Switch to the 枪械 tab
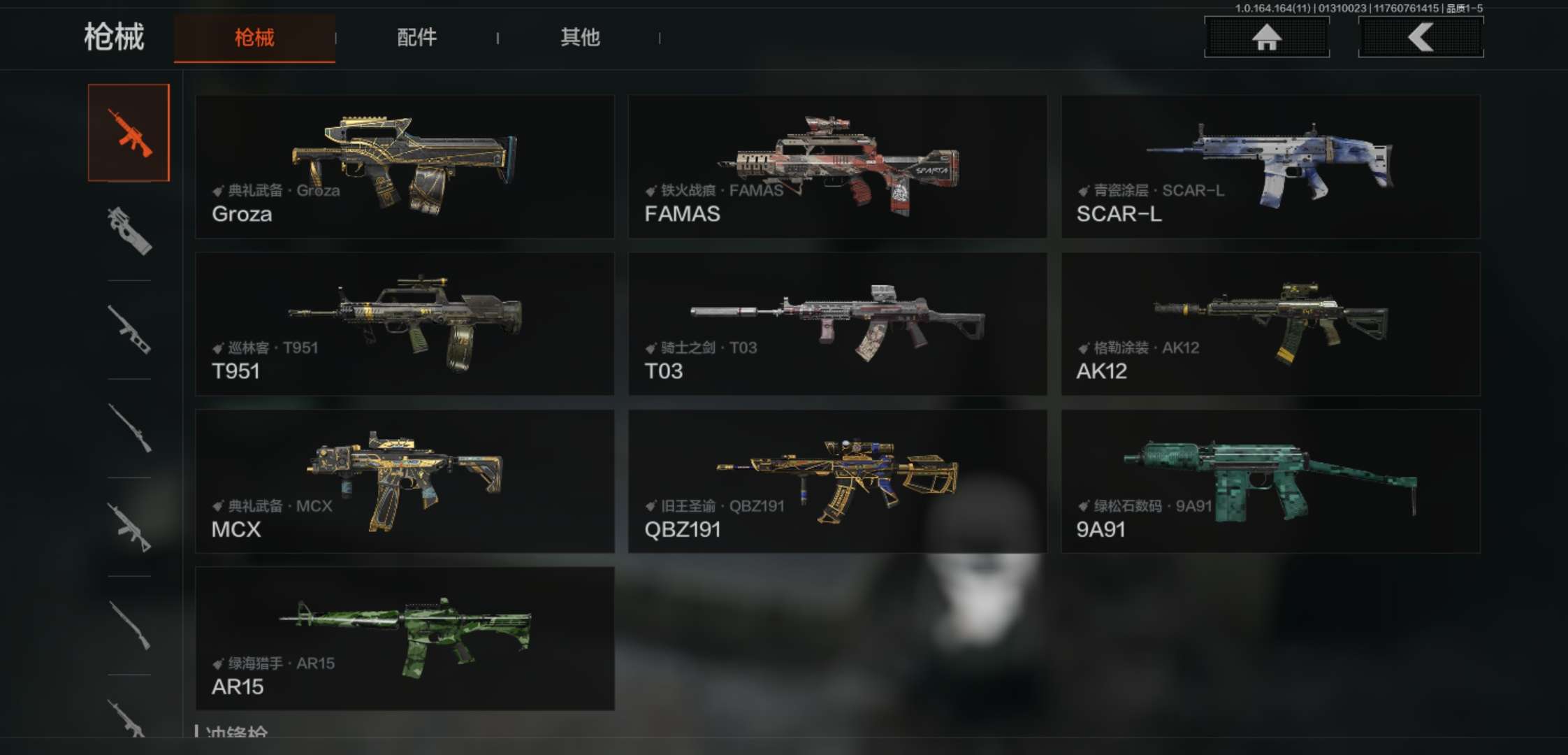The image size is (1568, 755). tap(254, 38)
